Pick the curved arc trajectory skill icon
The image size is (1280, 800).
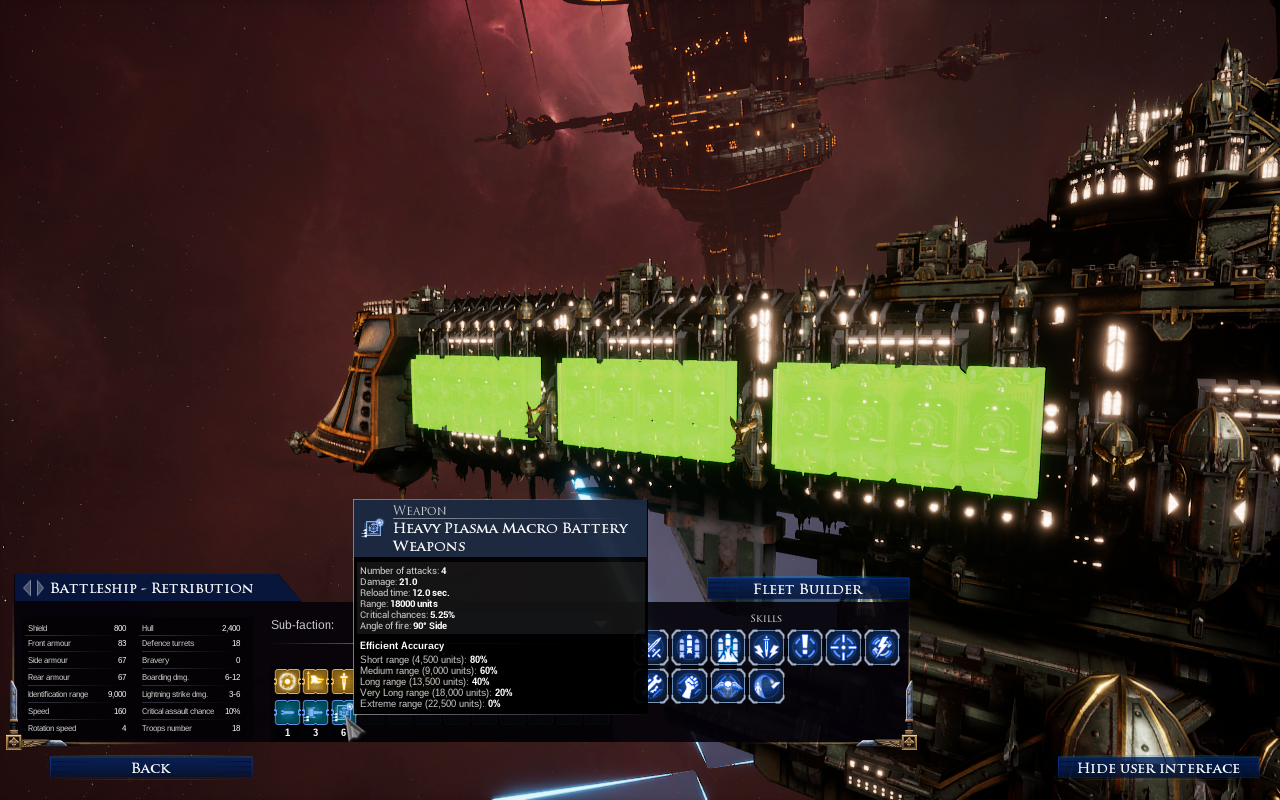pyautogui.click(x=767, y=686)
